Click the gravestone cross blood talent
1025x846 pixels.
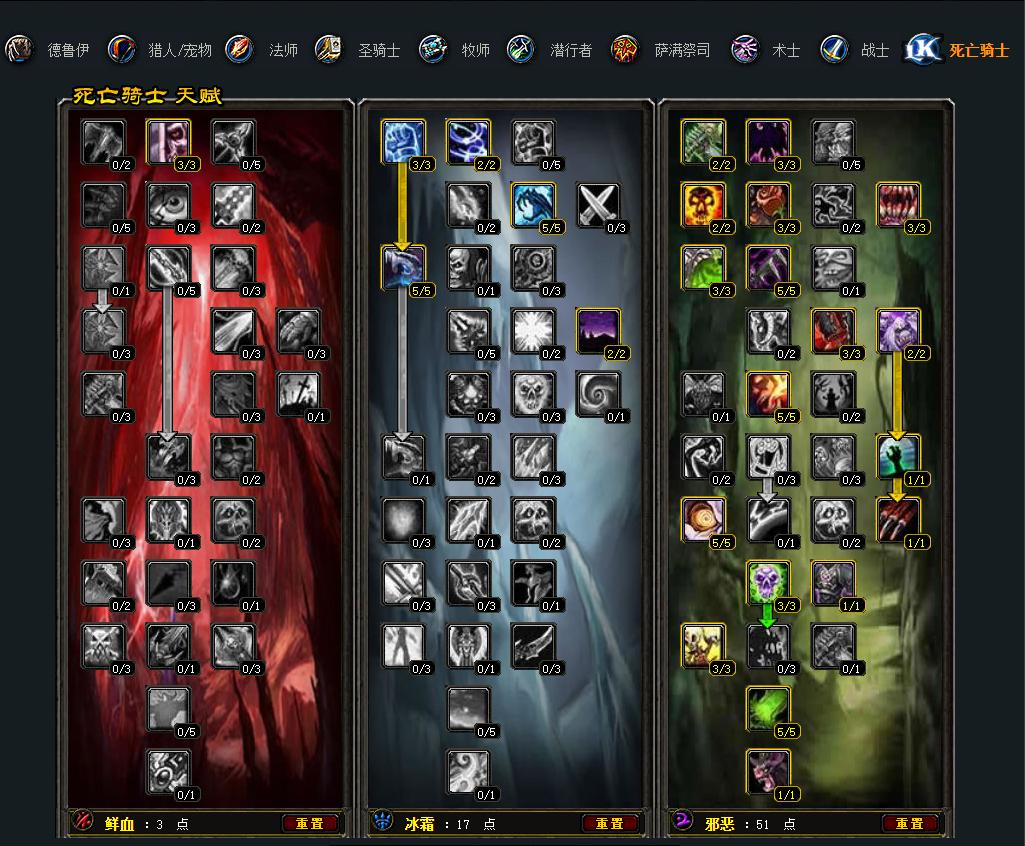pos(298,394)
